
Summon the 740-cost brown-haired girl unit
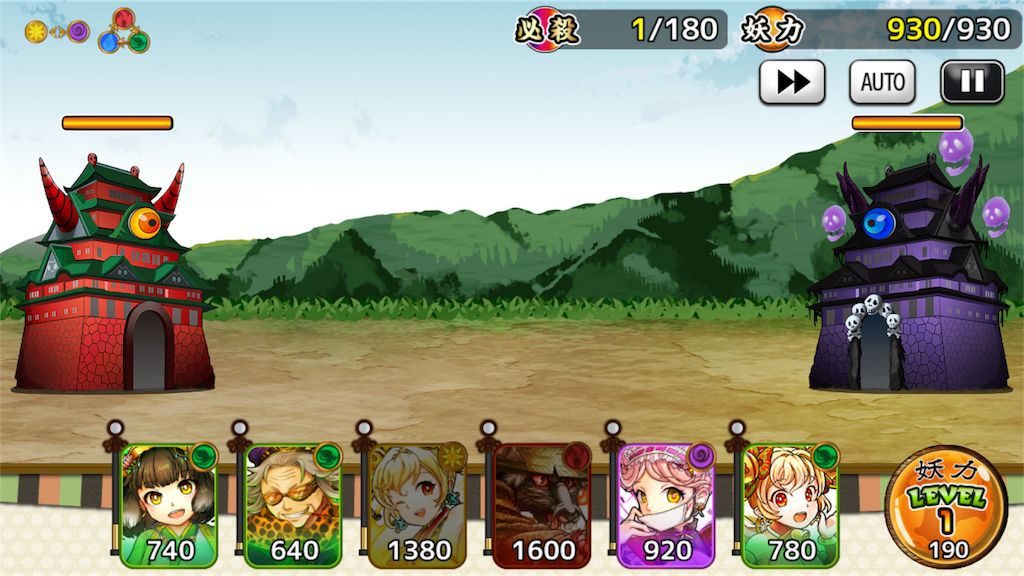[168, 505]
